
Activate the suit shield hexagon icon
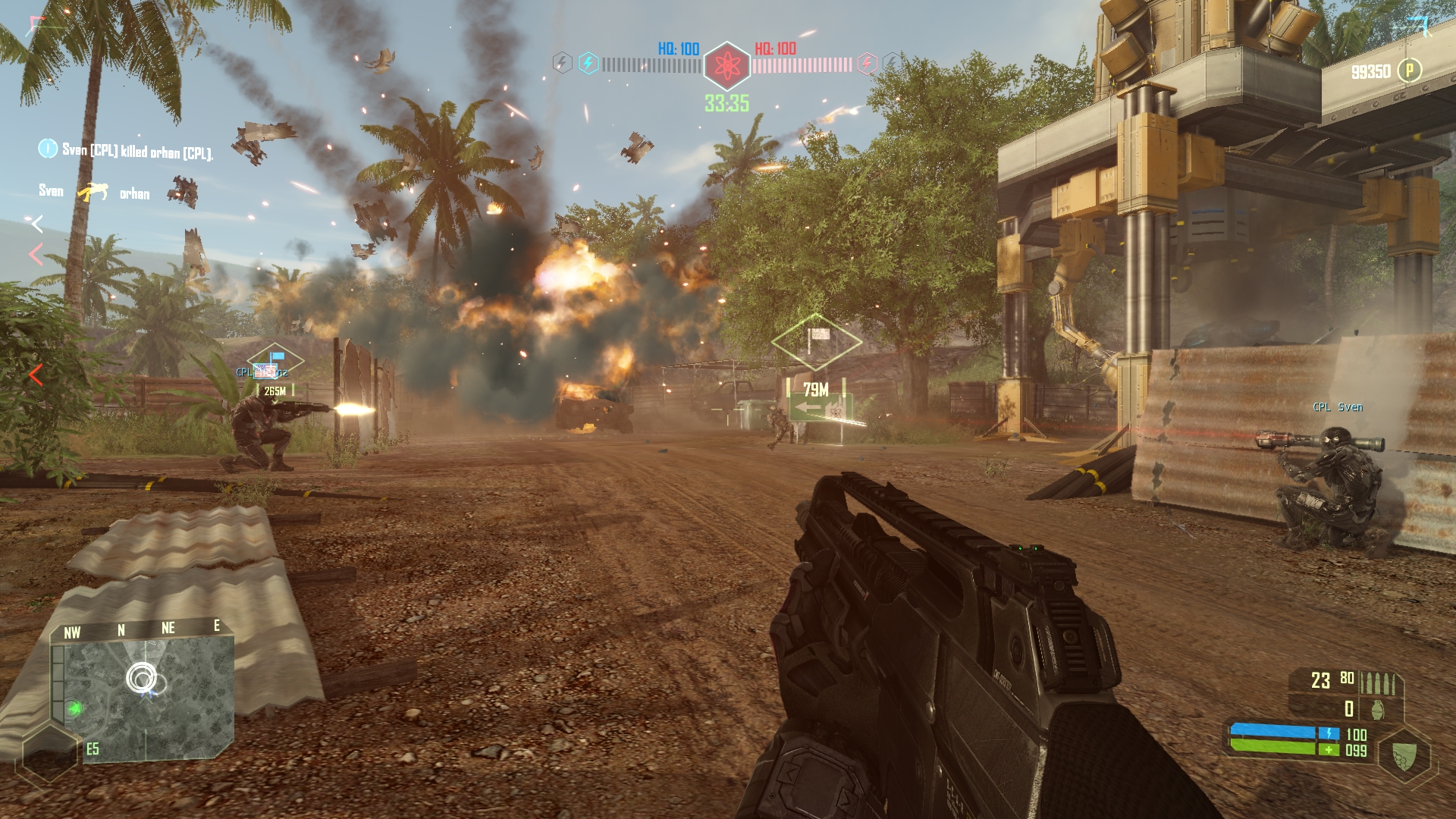(x=1404, y=755)
